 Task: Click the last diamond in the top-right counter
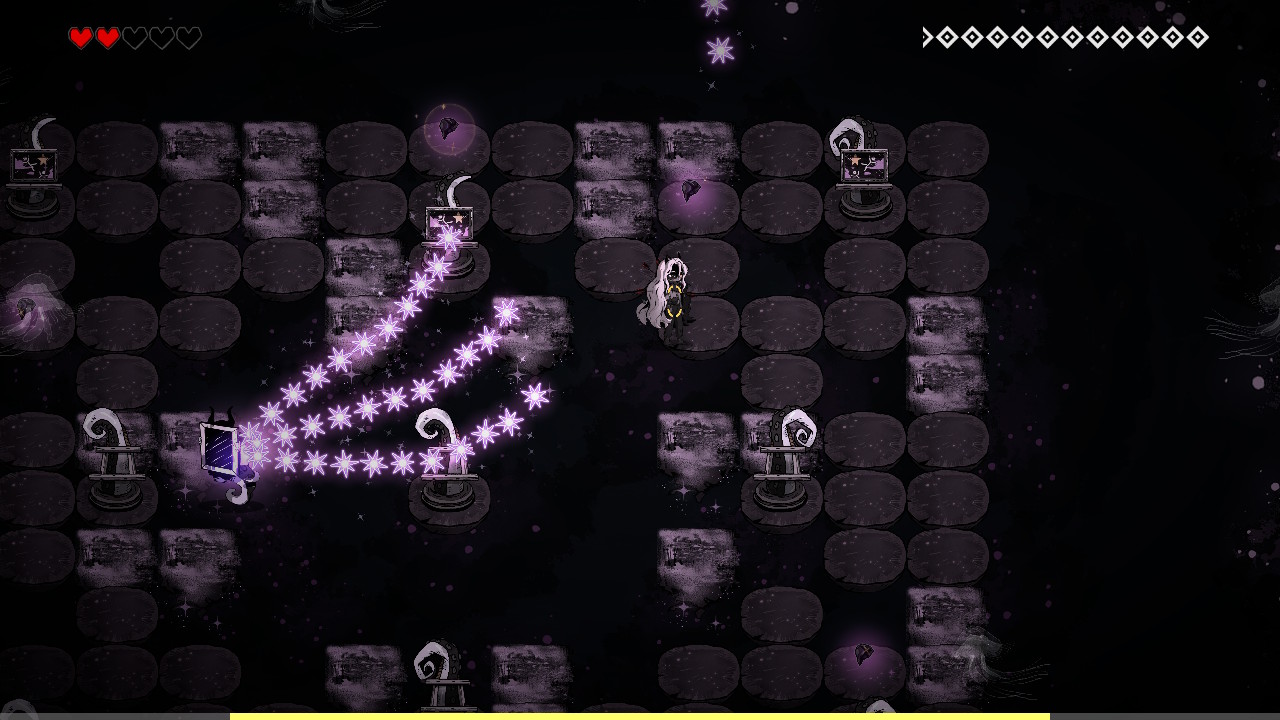[1196, 38]
